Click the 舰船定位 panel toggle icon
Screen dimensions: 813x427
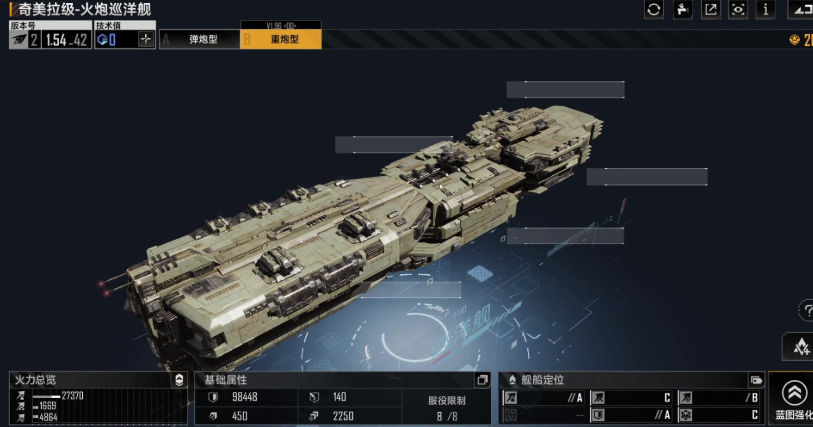[756, 380]
